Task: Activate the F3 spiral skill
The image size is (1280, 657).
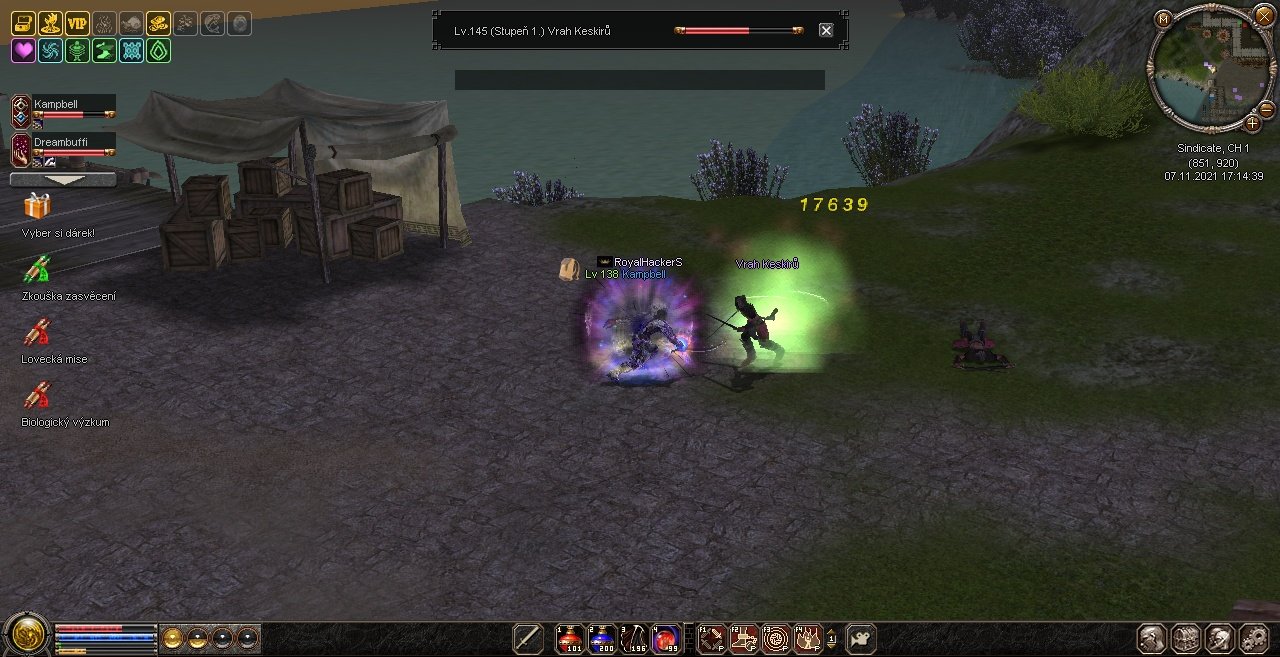Action: coord(776,638)
